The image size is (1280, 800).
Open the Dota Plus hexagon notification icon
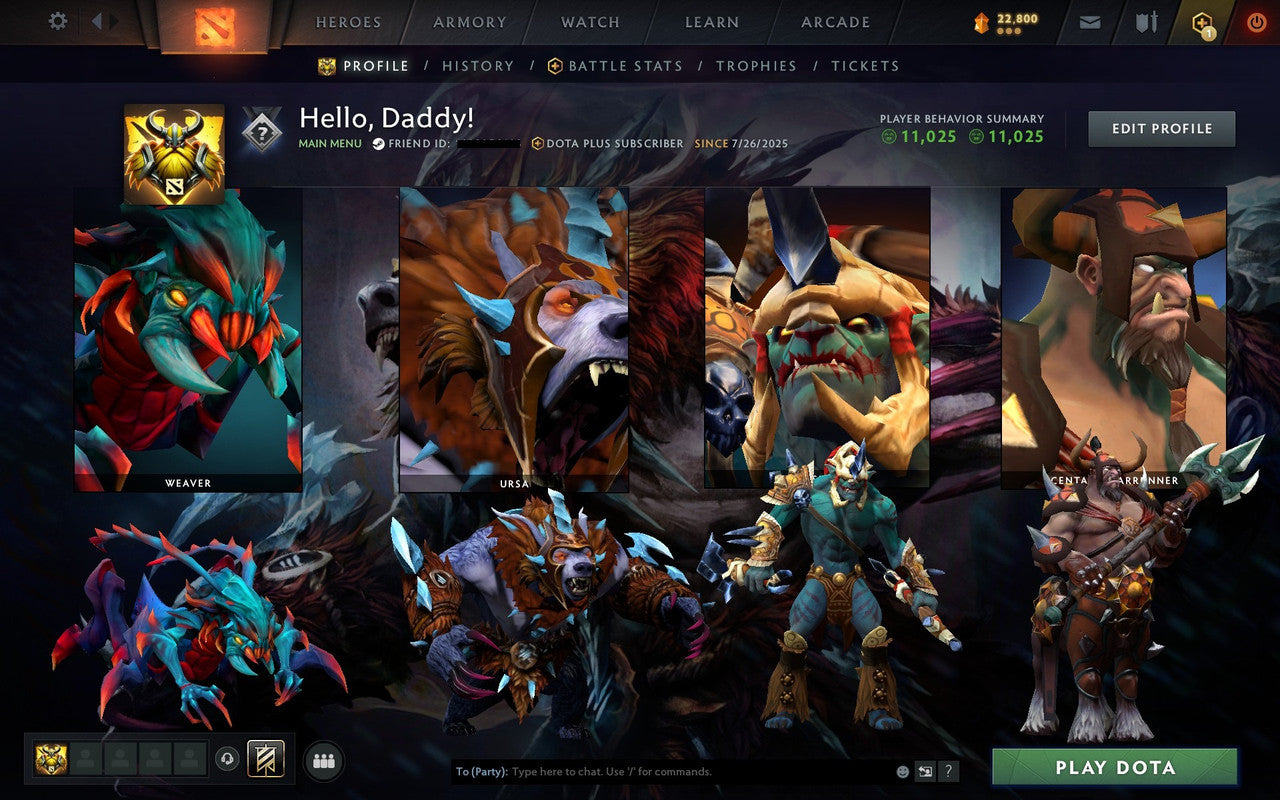click(x=1202, y=20)
